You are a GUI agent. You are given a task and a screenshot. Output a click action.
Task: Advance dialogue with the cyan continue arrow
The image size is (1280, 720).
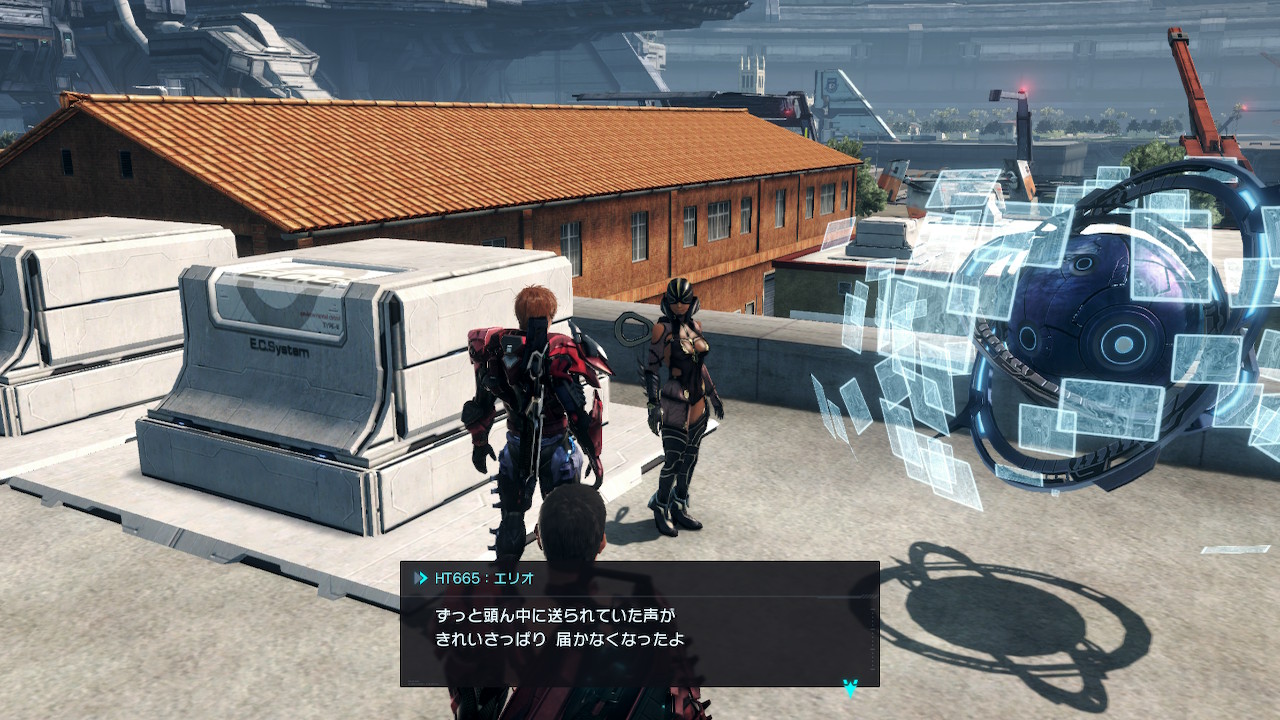click(x=850, y=687)
